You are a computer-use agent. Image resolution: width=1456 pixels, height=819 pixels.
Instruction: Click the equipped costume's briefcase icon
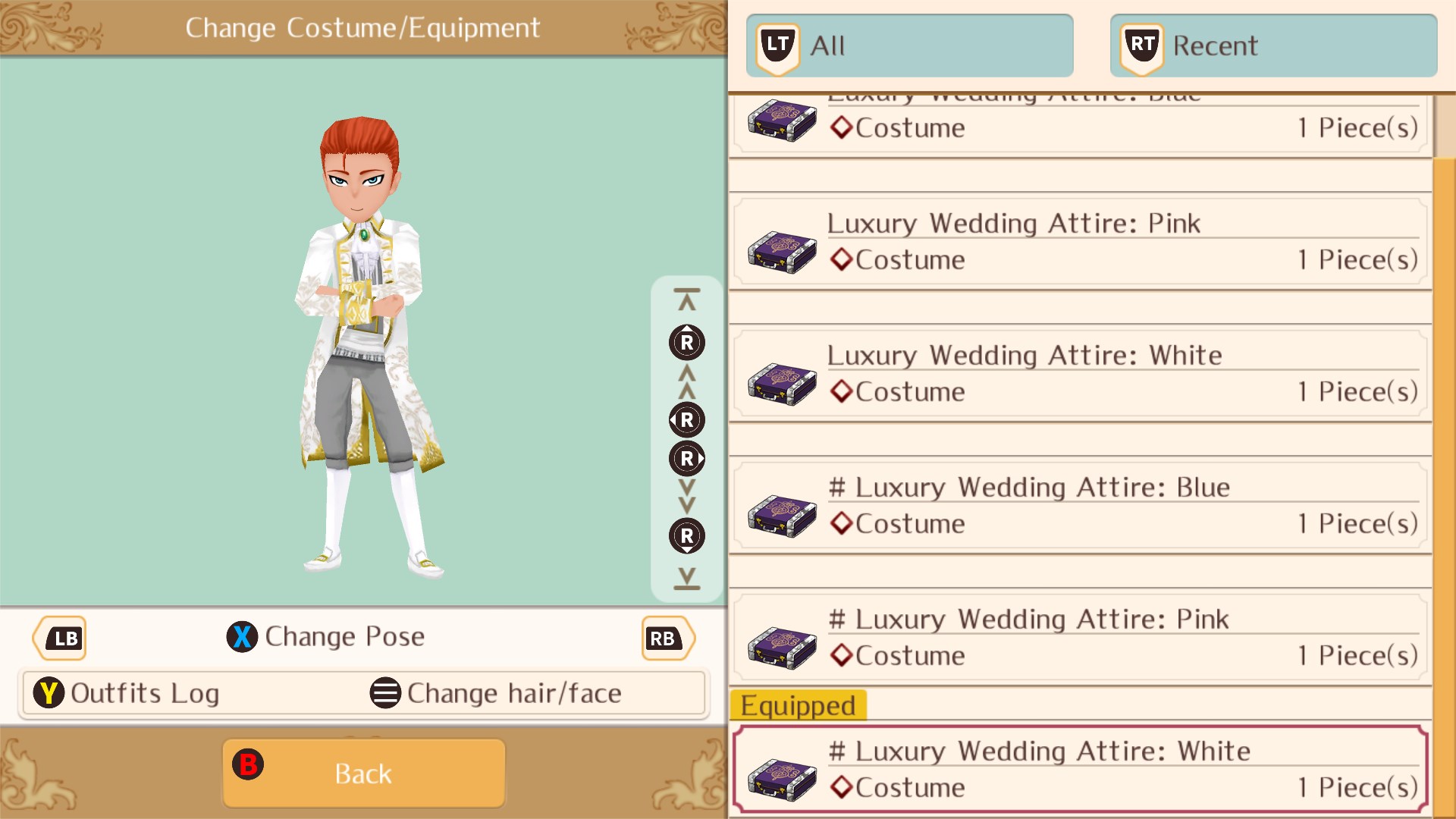click(x=781, y=777)
